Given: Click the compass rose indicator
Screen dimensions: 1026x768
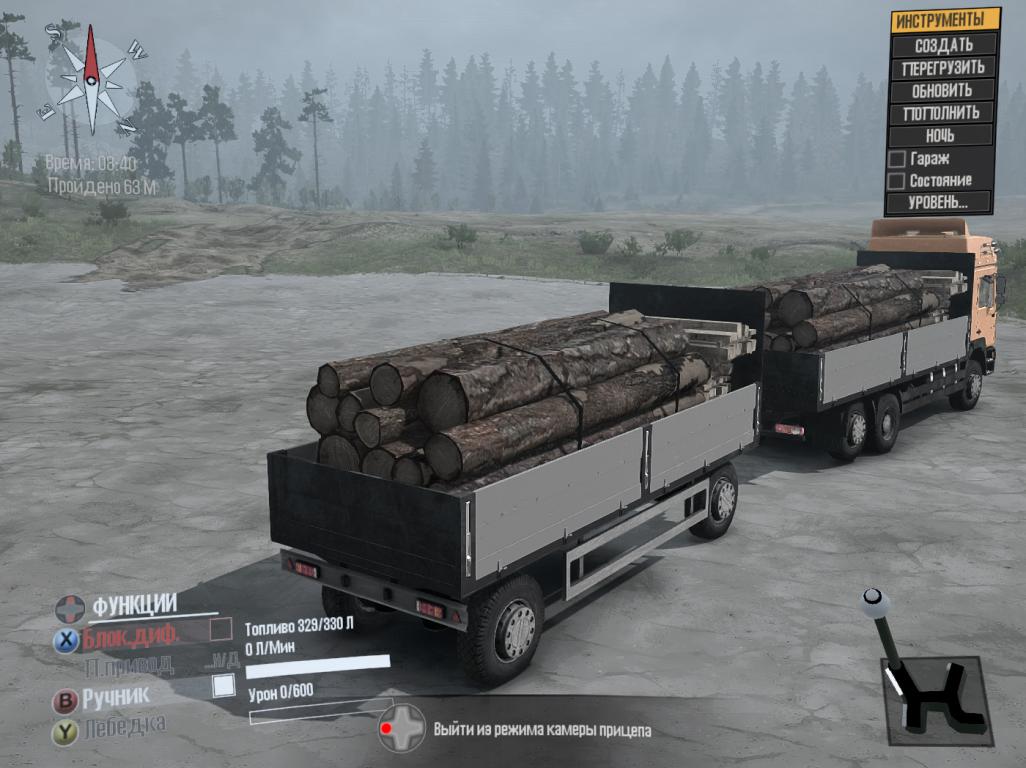Looking at the screenshot, I should [92, 80].
